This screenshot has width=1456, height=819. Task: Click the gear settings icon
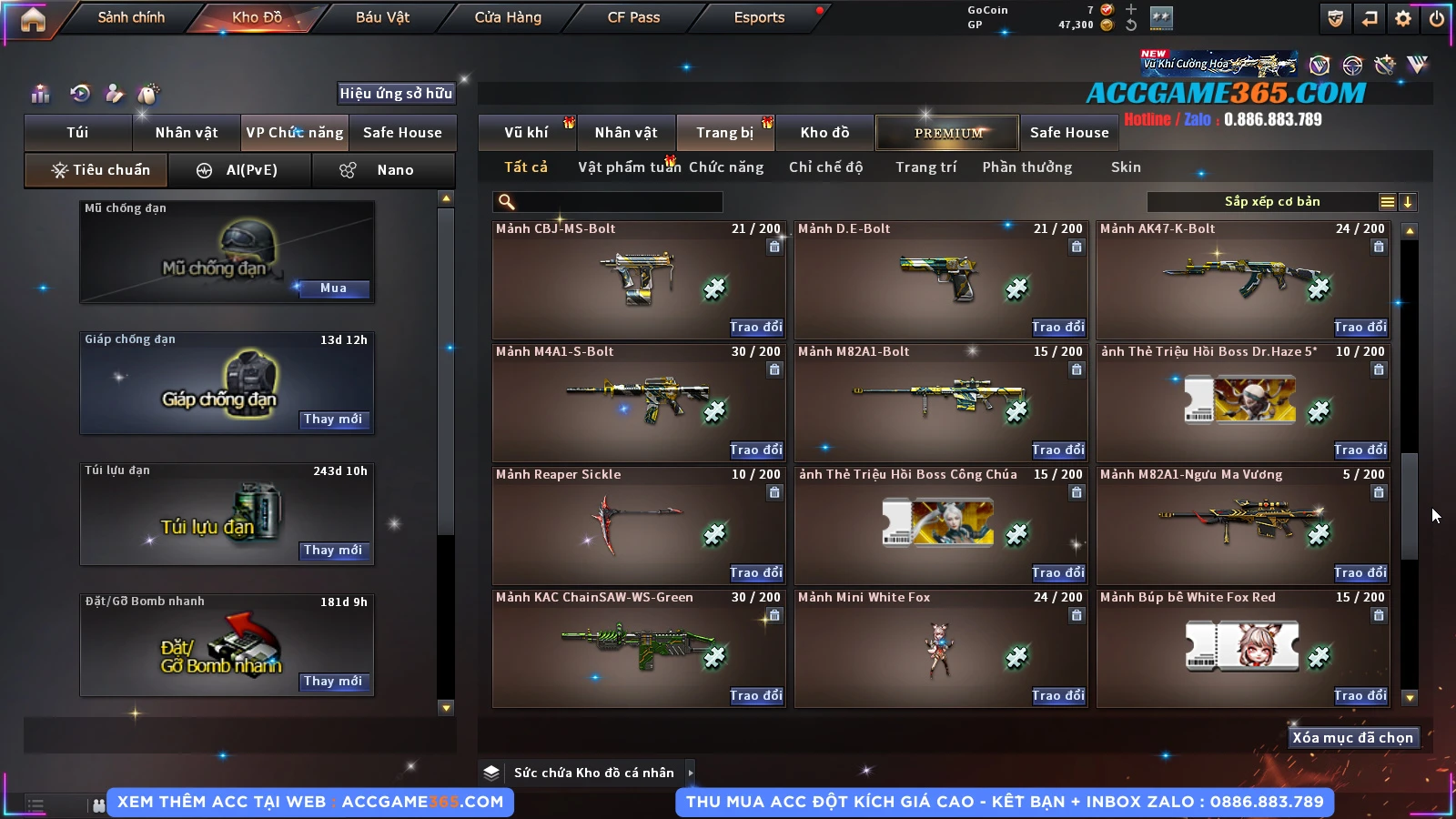point(1403,18)
